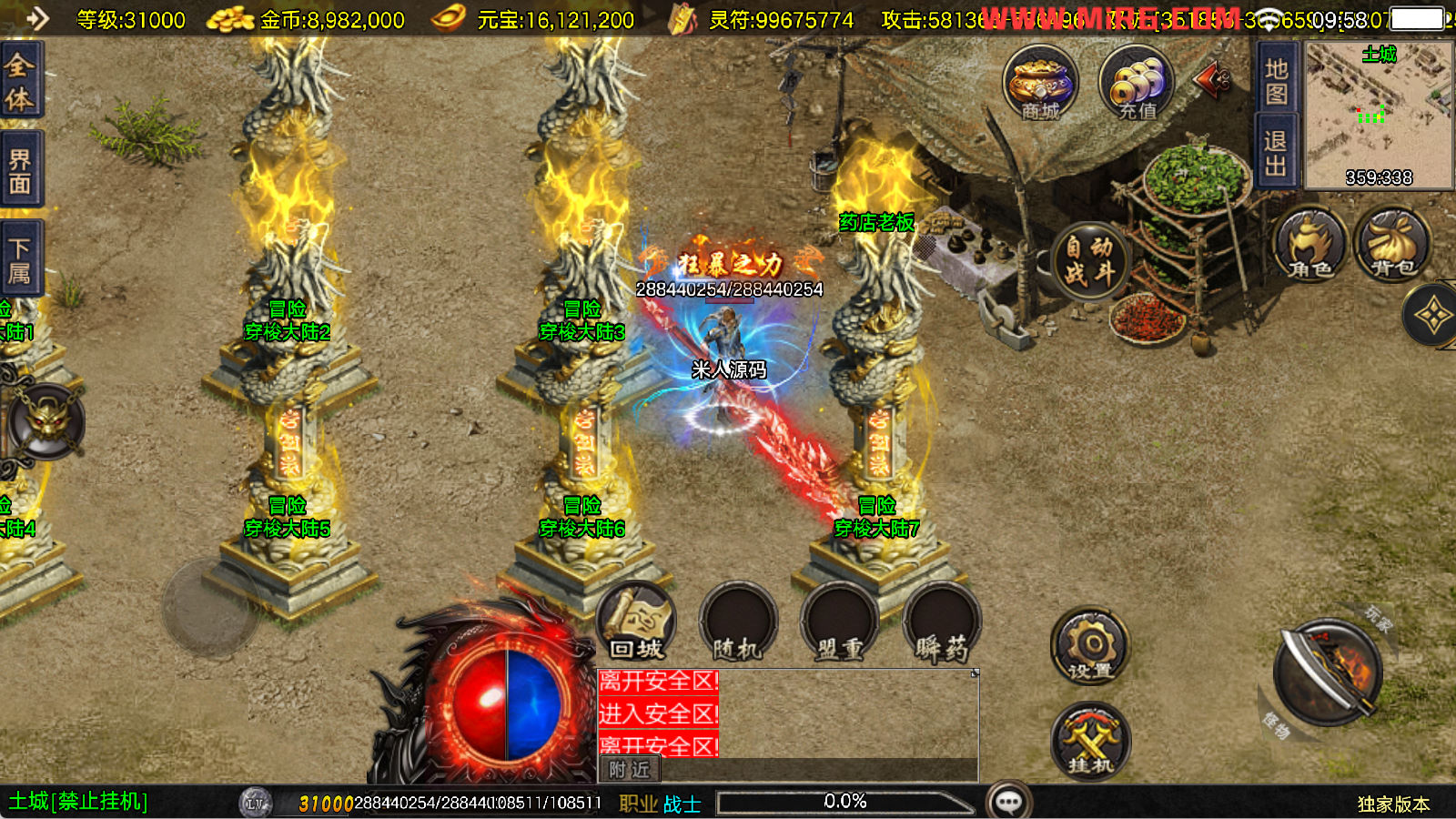Open the chat speech bubble button
This screenshot has height=819, width=1456.
[1008, 802]
